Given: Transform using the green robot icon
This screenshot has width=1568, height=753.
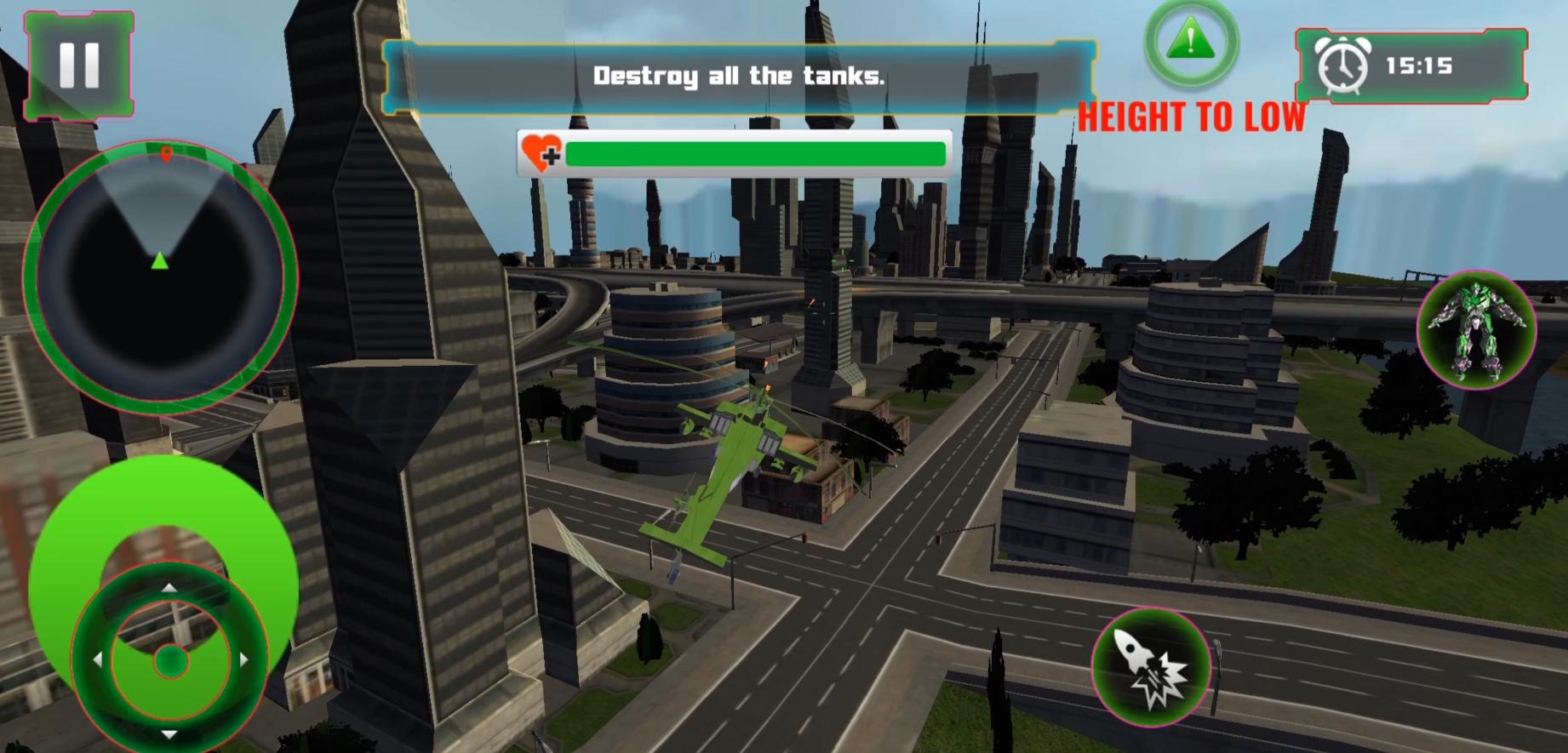Looking at the screenshot, I should (x=1476, y=329).
